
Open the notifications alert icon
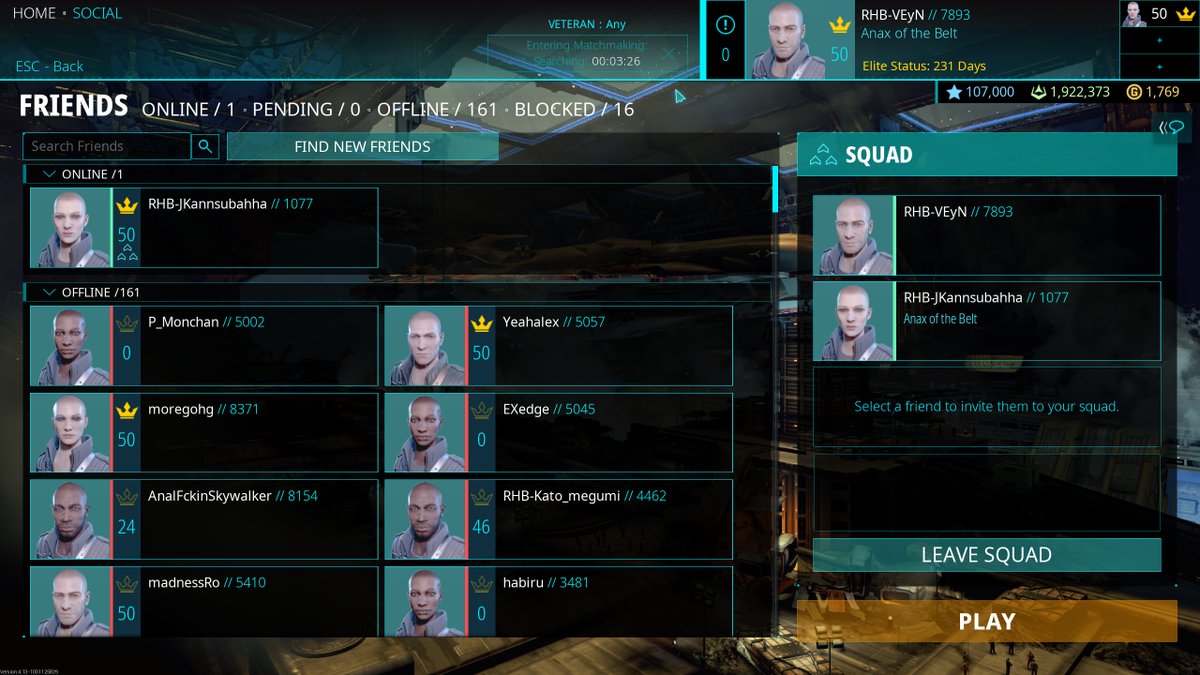coord(726,26)
